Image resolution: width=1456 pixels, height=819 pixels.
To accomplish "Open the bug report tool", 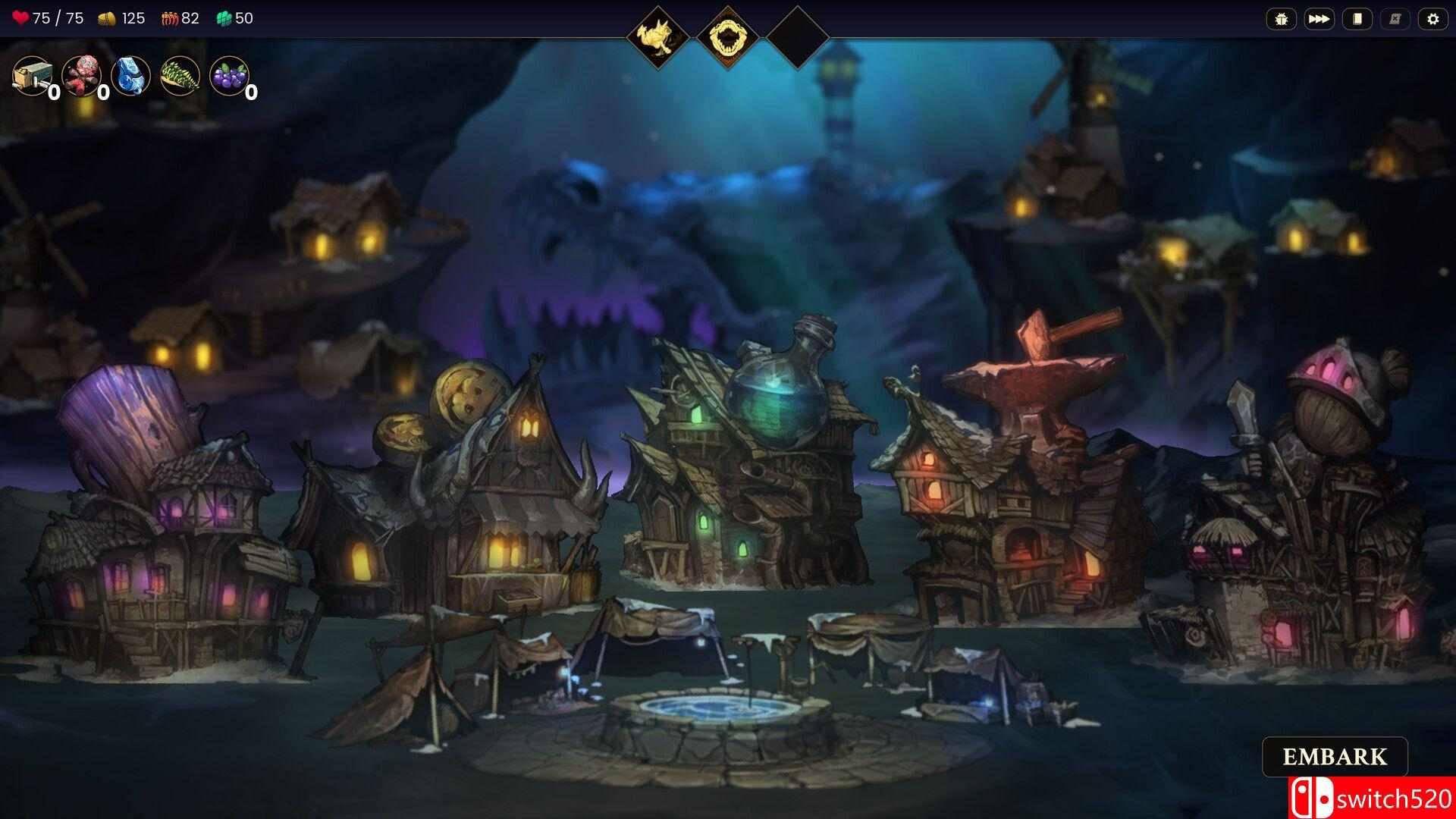I will 1281,19.
